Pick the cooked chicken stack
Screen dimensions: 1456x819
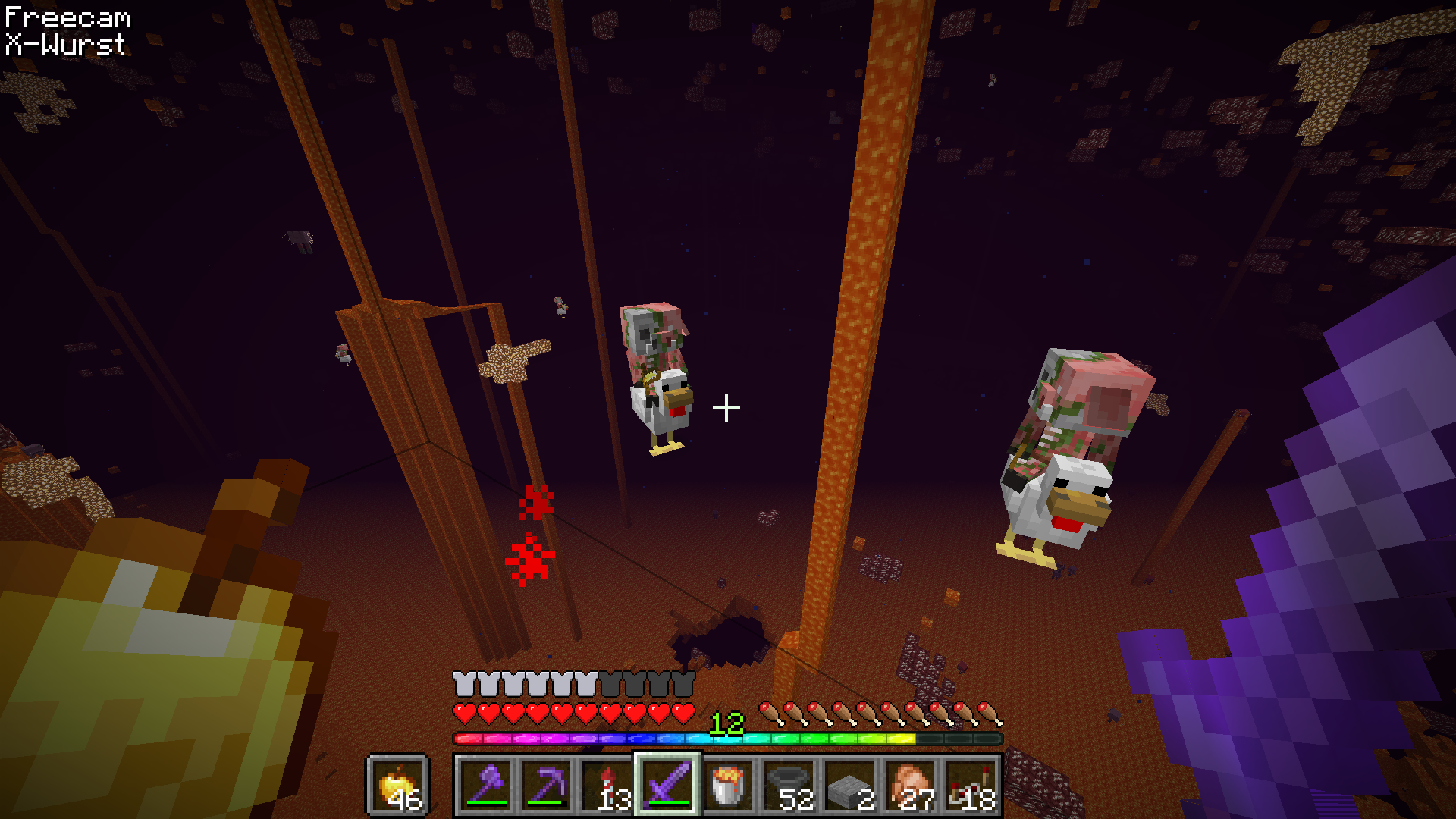[x=911, y=784]
